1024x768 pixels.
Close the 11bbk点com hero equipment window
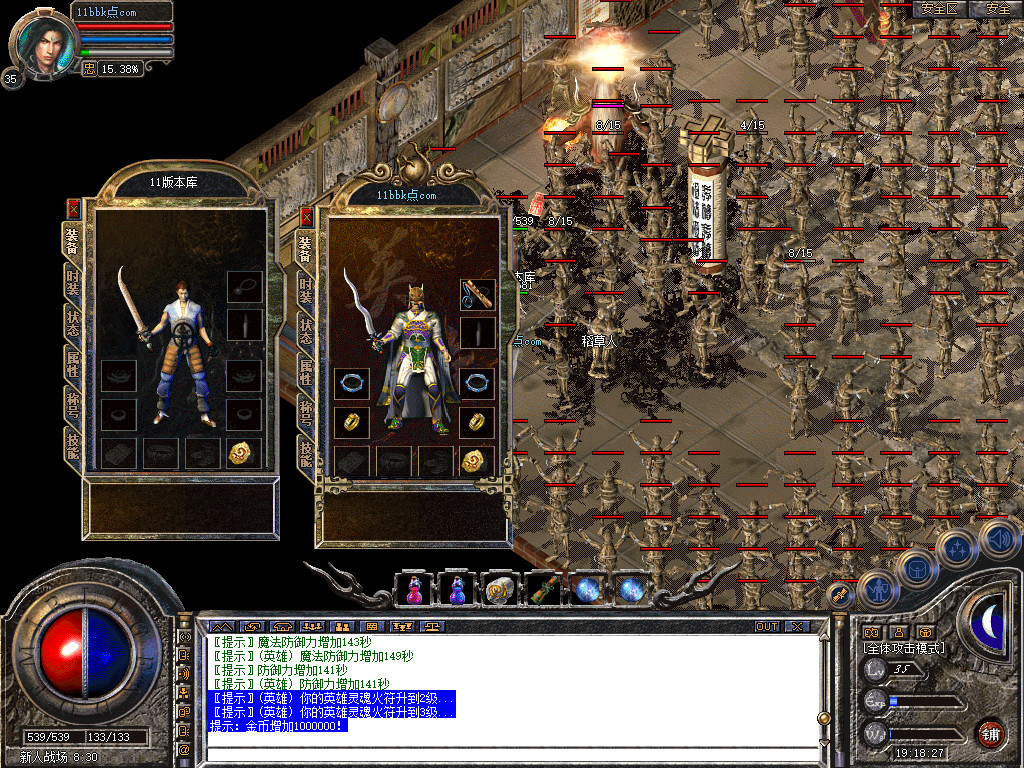click(307, 217)
